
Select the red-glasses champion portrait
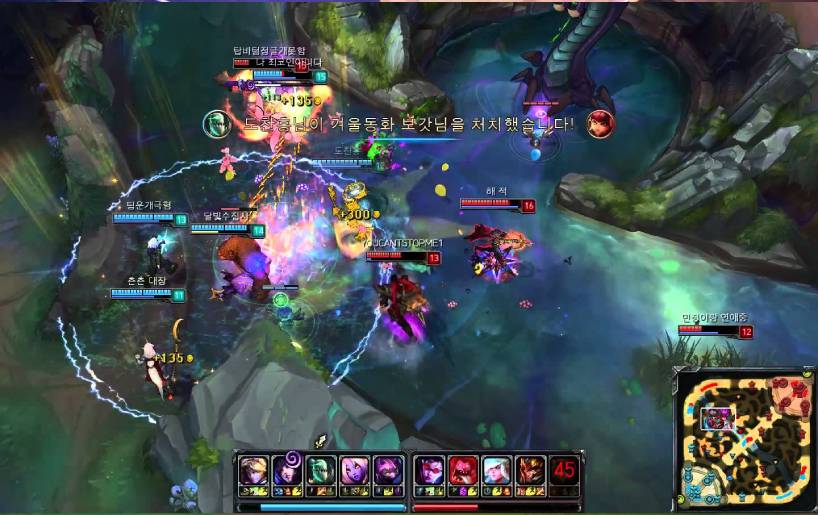[x=430, y=470]
